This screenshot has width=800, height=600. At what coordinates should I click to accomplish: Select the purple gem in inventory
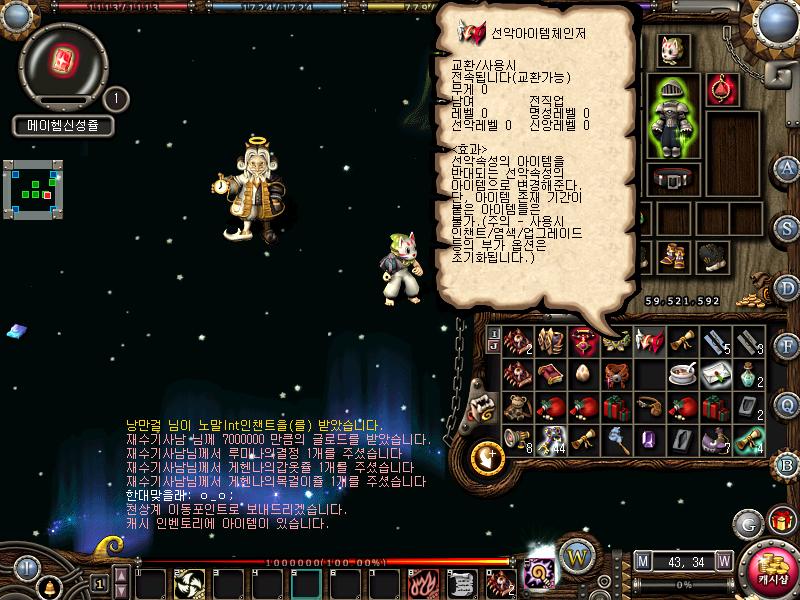click(x=649, y=439)
